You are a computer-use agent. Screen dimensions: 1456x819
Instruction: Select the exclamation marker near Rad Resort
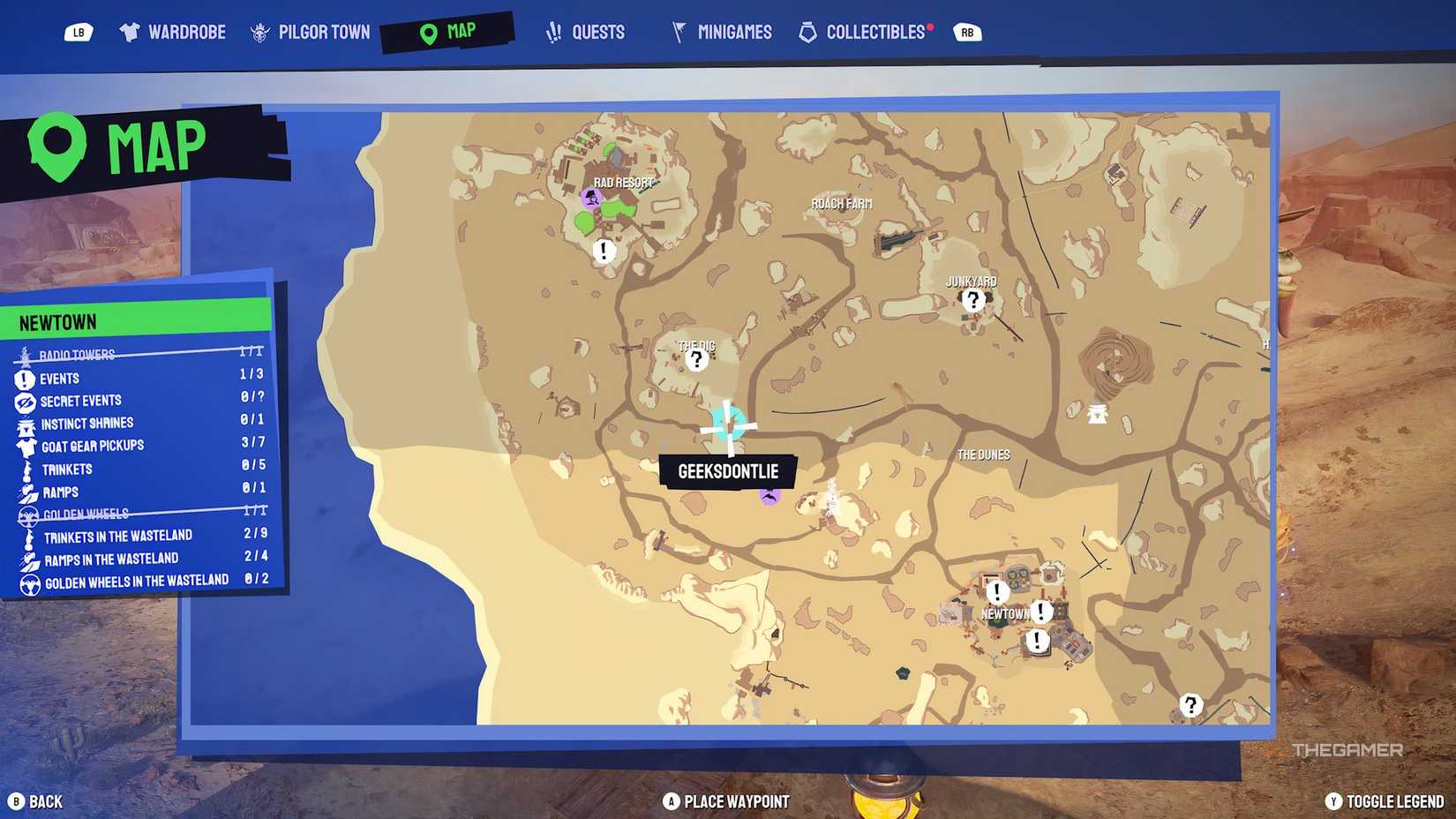click(603, 251)
